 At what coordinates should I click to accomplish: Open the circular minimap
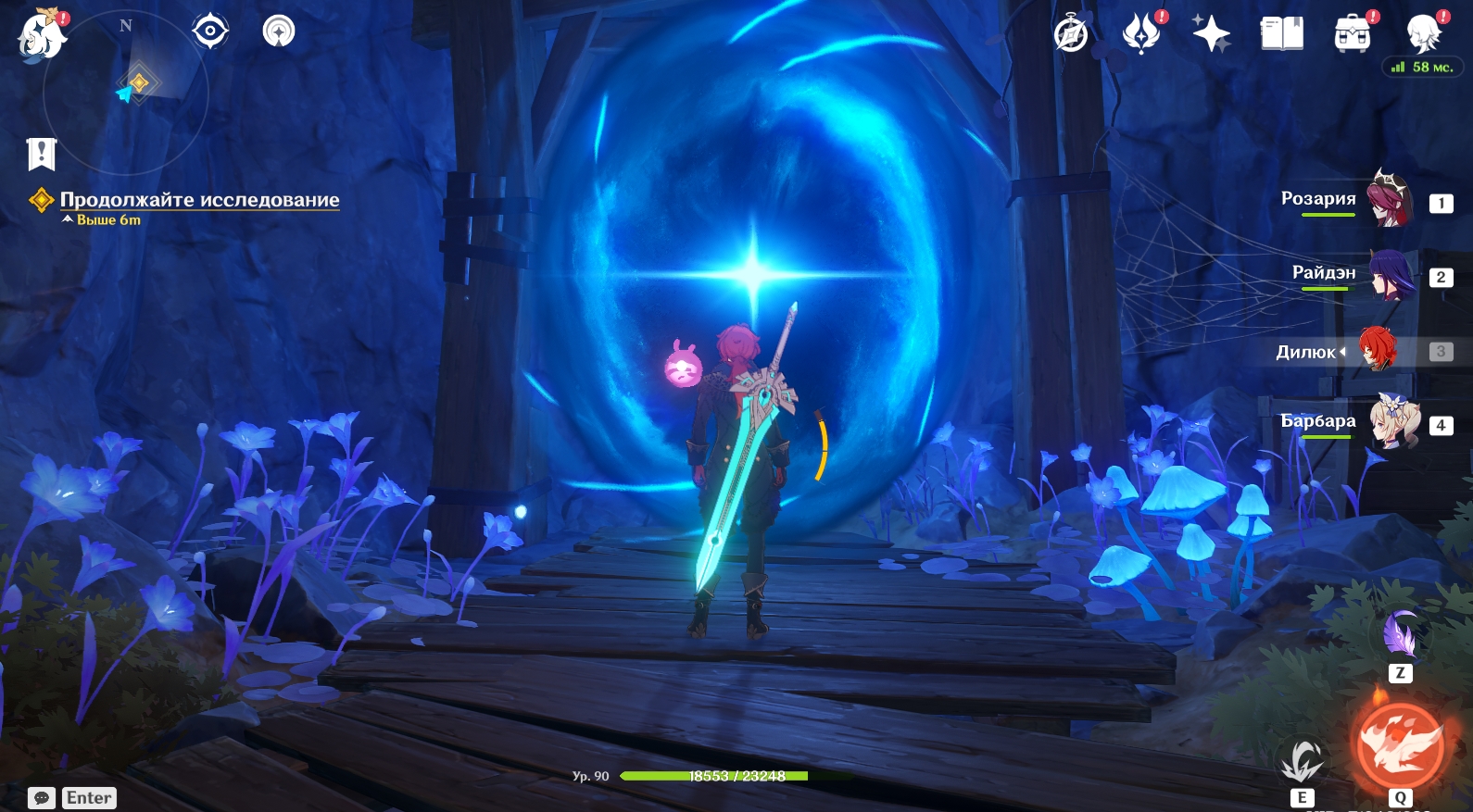(x=126, y=93)
